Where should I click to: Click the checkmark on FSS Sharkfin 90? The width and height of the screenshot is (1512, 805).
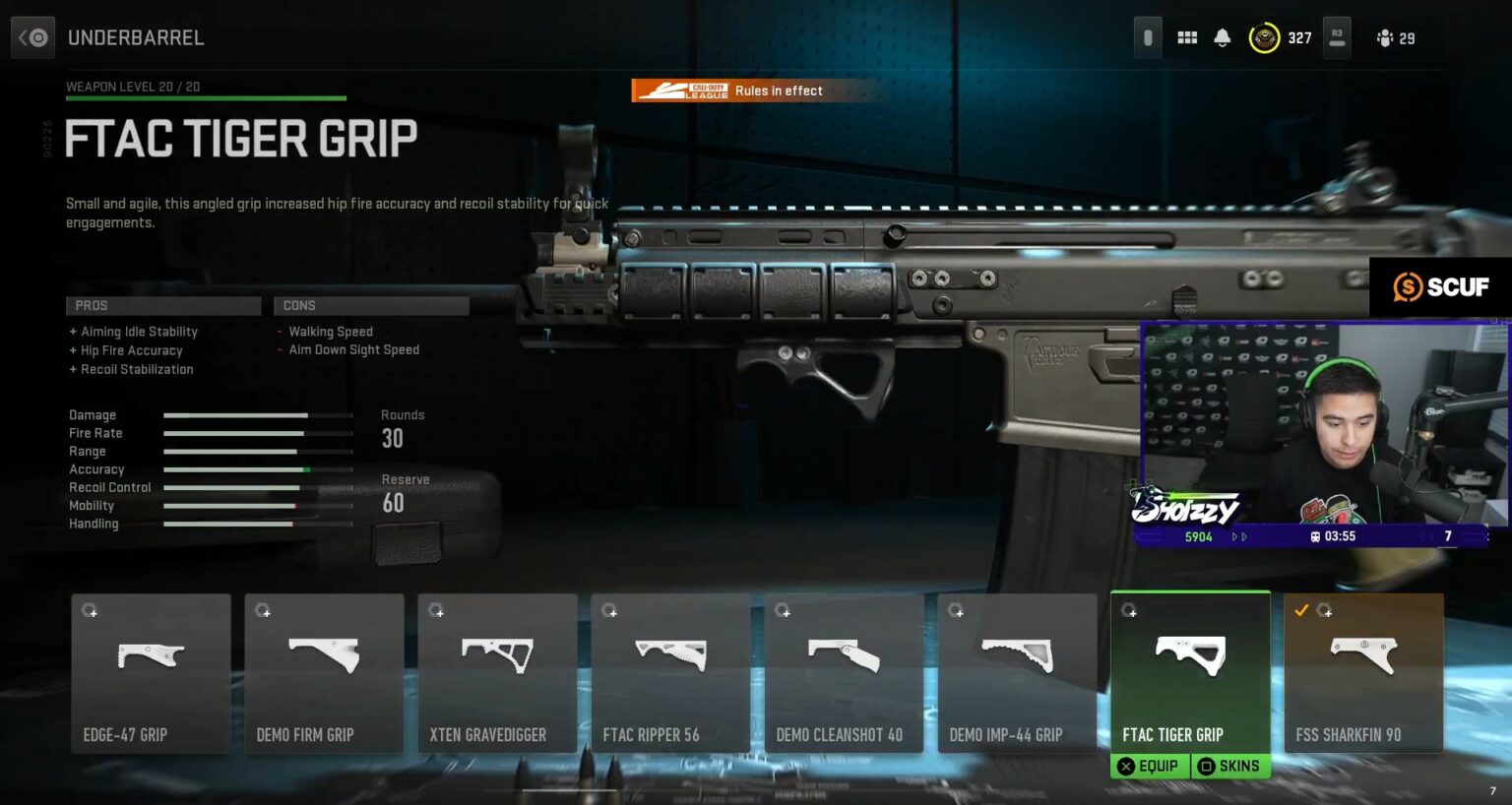(x=1303, y=610)
